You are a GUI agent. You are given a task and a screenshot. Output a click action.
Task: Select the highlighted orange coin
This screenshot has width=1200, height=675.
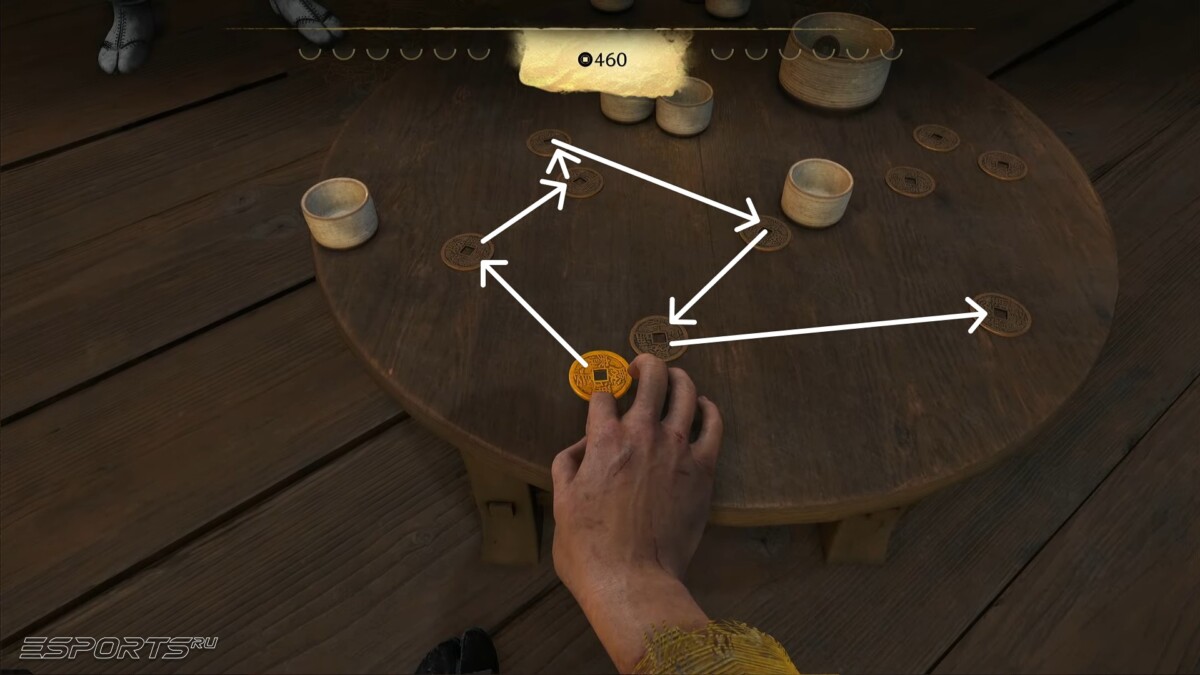point(599,375)
